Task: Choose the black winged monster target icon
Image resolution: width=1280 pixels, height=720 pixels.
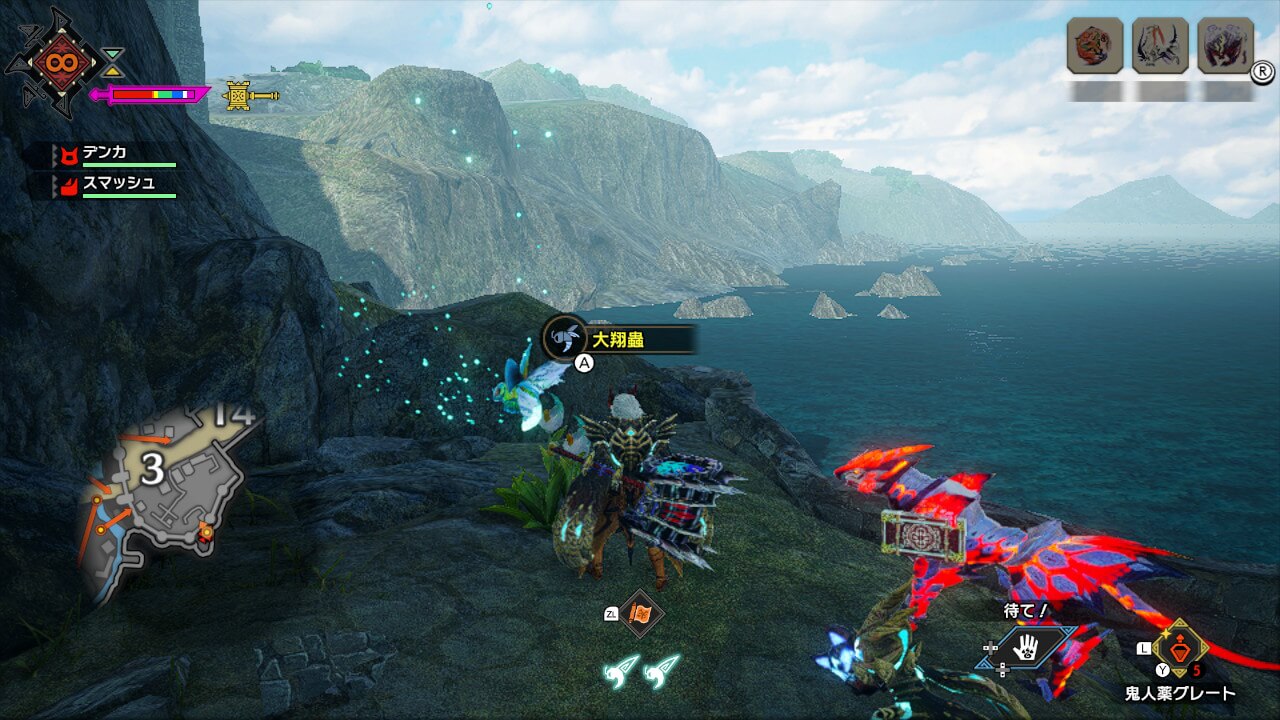Action: click(1160, 46)
